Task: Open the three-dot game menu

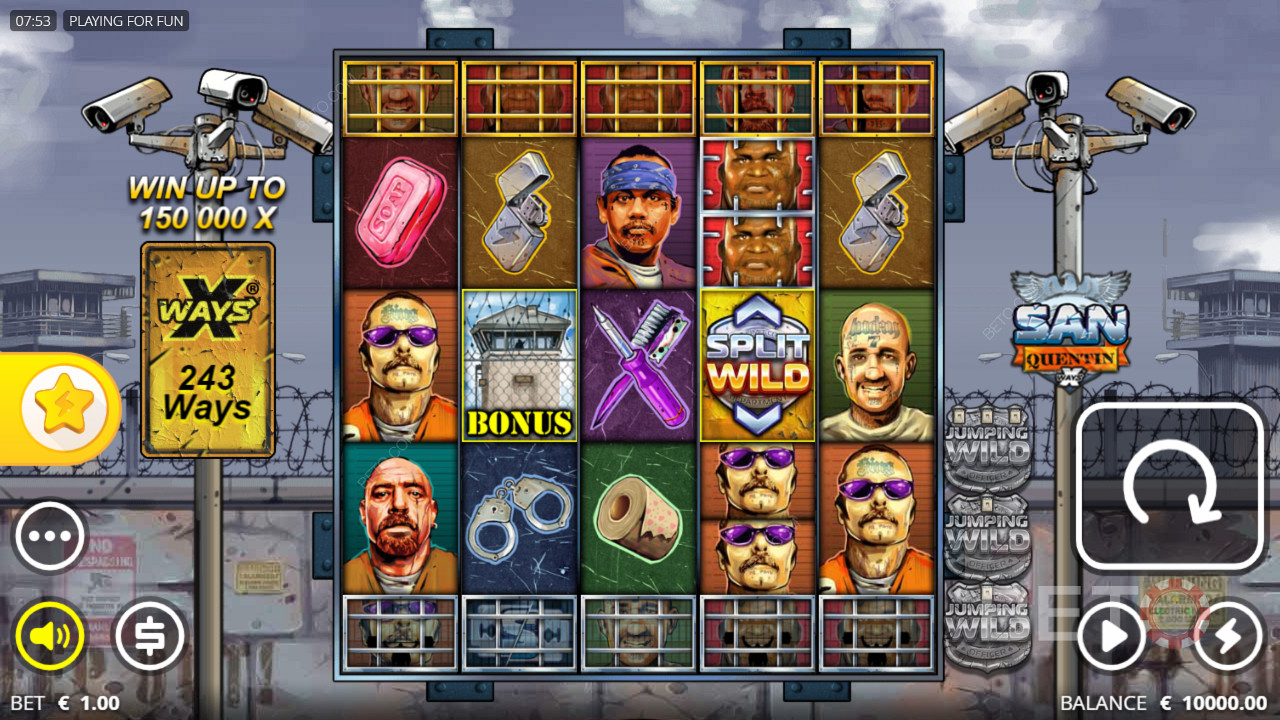Action: tap(50, 536)
